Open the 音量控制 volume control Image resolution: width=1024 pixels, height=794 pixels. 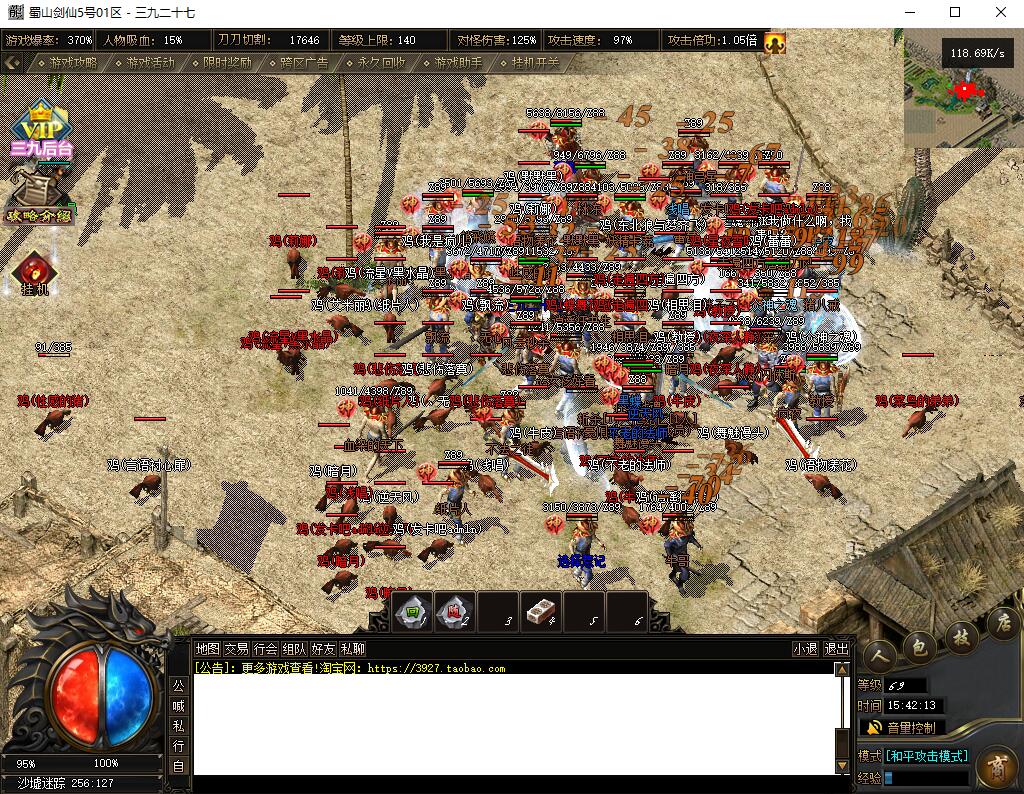[900, 727]
